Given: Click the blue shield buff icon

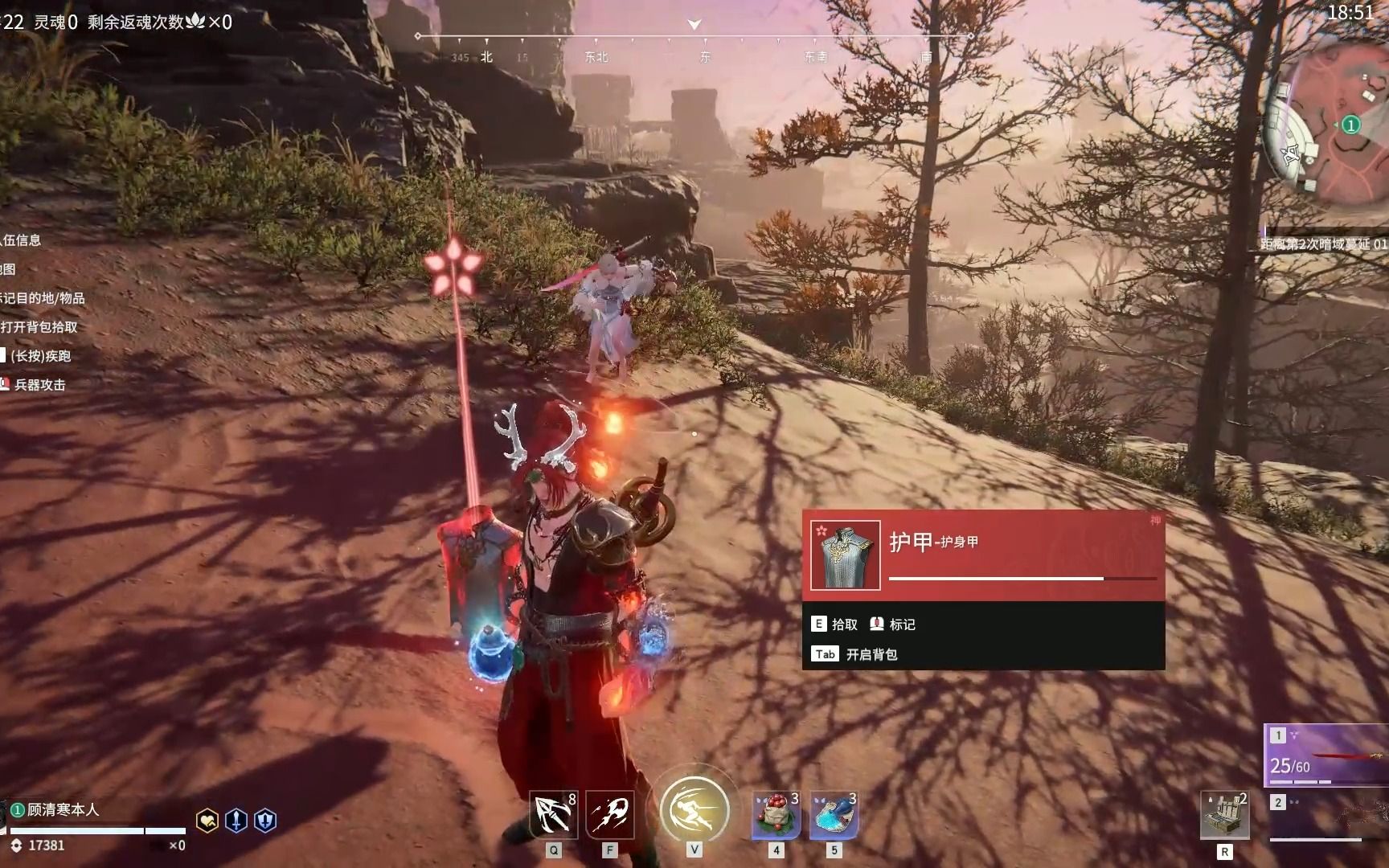Looking at the screenshot, I should (265, 821).
